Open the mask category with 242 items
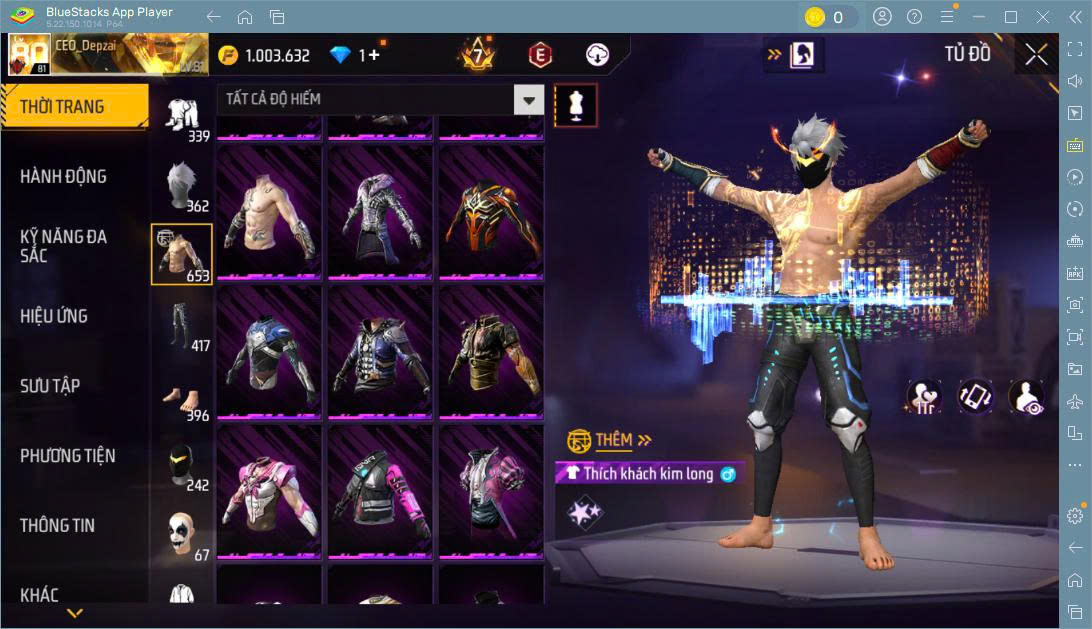The width and height of the screenshot is (1092, 629). [x=181, y=464]
